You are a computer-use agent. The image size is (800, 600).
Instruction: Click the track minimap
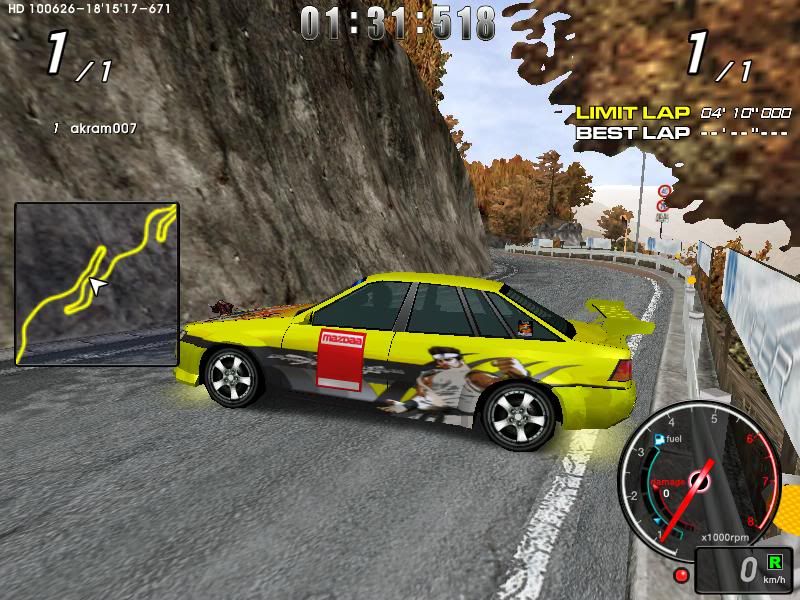click(97, 282)
